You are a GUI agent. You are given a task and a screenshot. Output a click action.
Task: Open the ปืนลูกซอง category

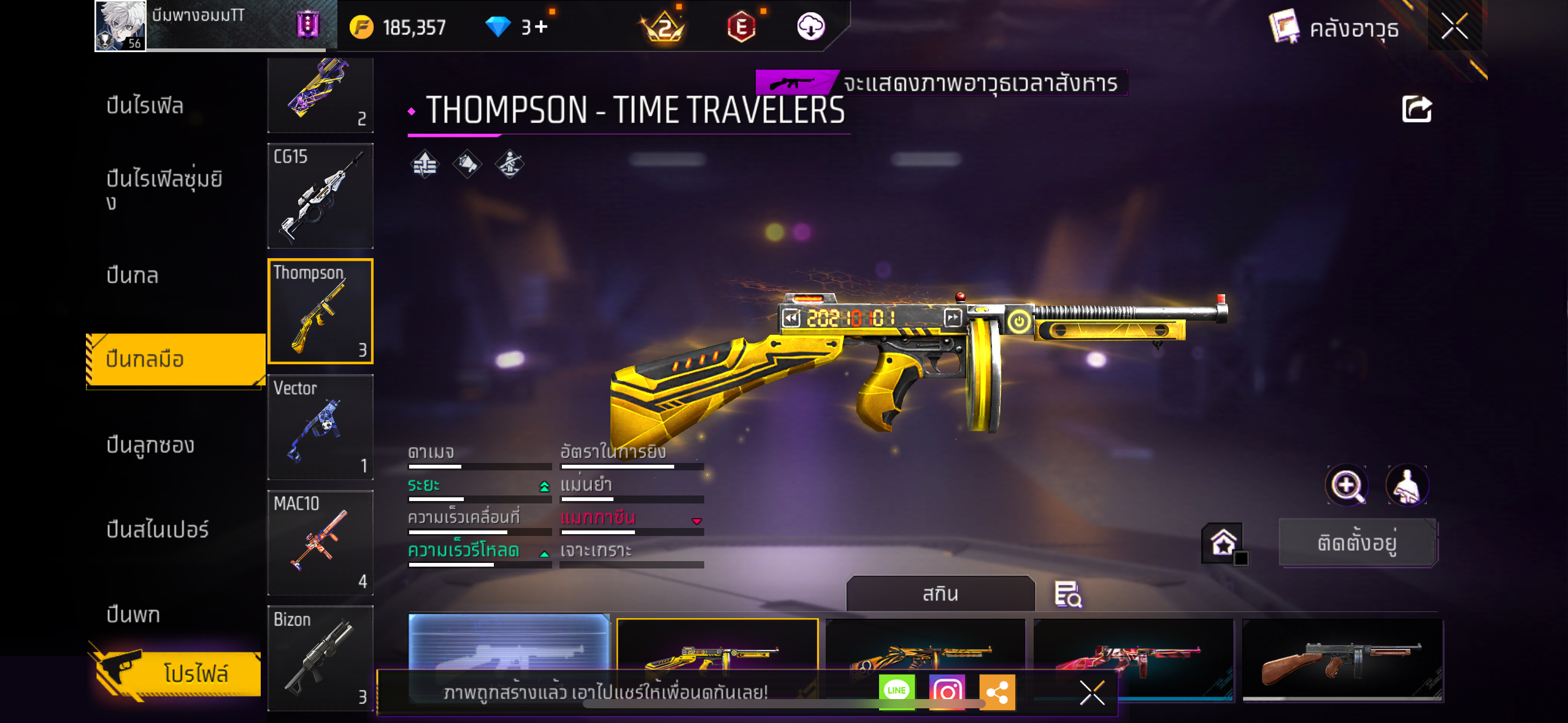point(150,445)
